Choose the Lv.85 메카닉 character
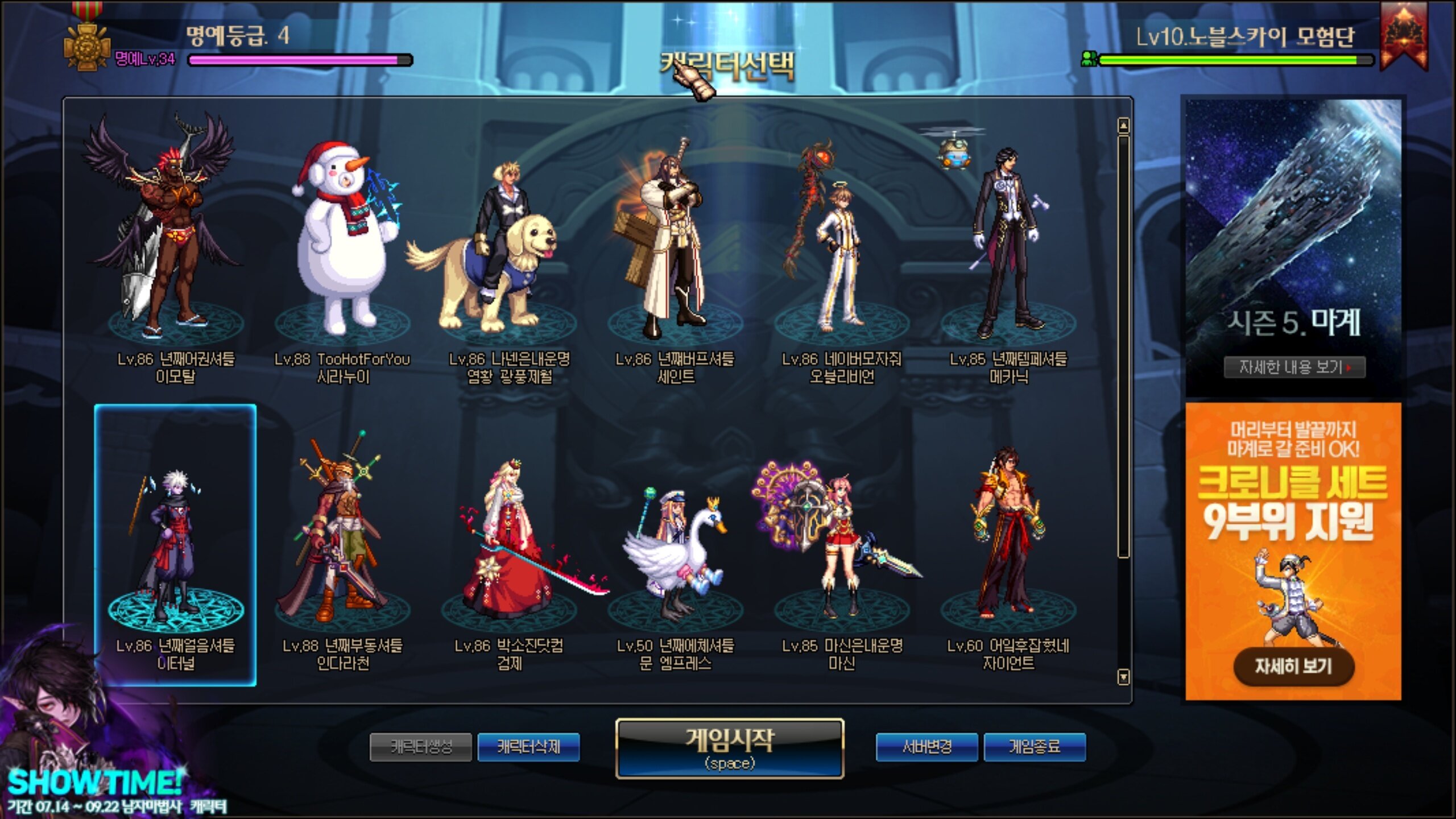Viewport: 1456px width, 819px height. coord(1008,245)
